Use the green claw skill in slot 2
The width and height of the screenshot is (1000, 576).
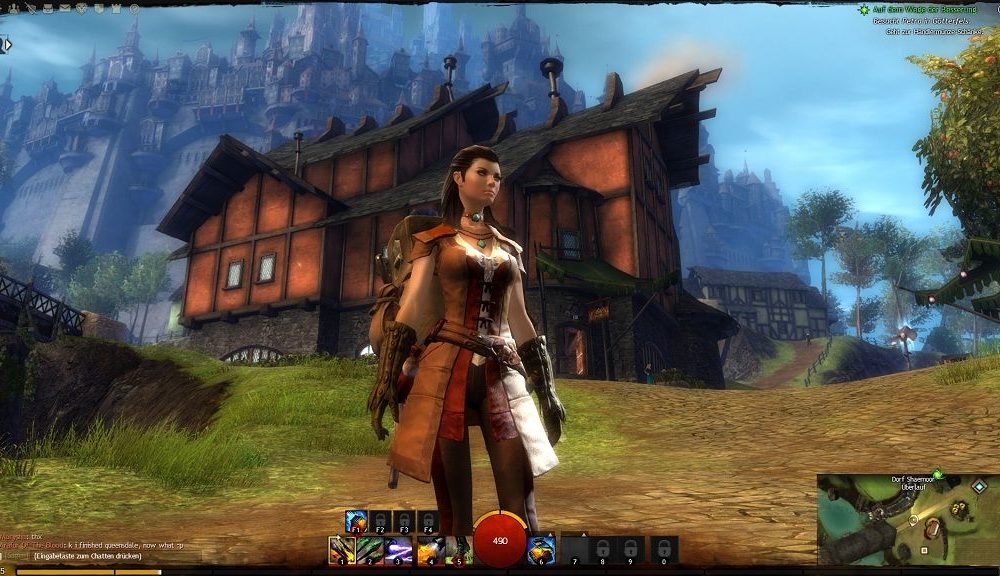(370, 549)
